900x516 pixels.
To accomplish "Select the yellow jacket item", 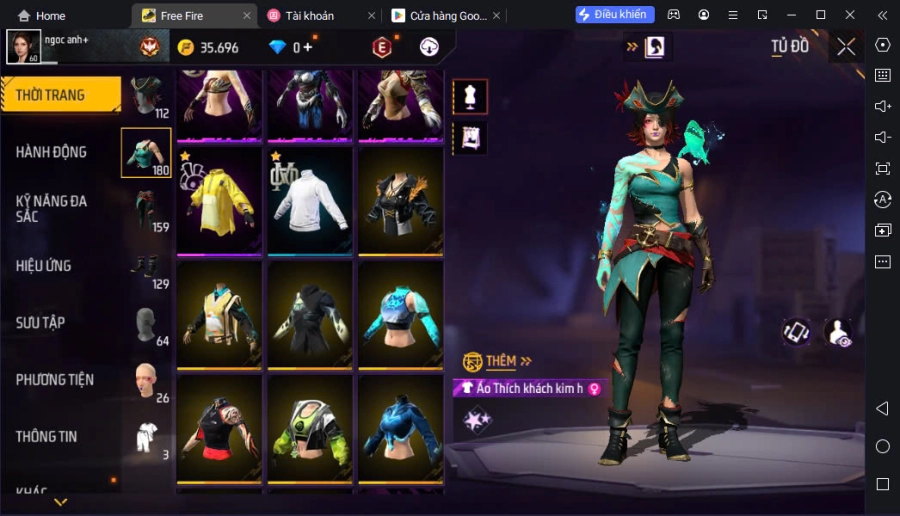I will click(218, 200).
